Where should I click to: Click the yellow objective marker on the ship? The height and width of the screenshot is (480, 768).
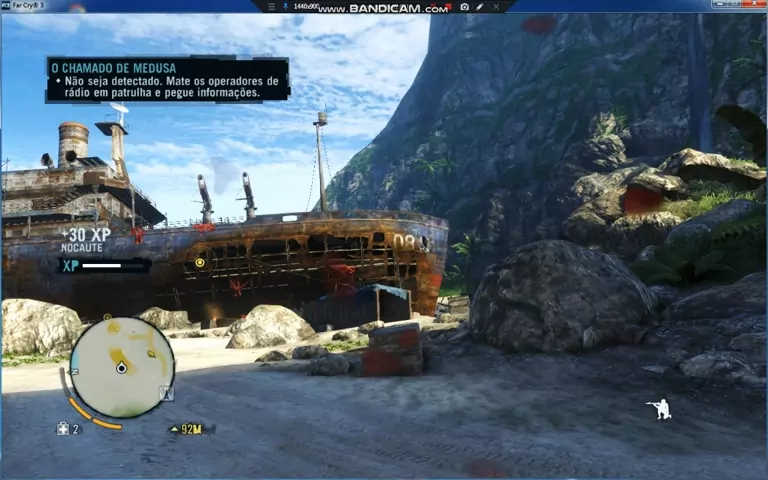[x=199, y=263]
